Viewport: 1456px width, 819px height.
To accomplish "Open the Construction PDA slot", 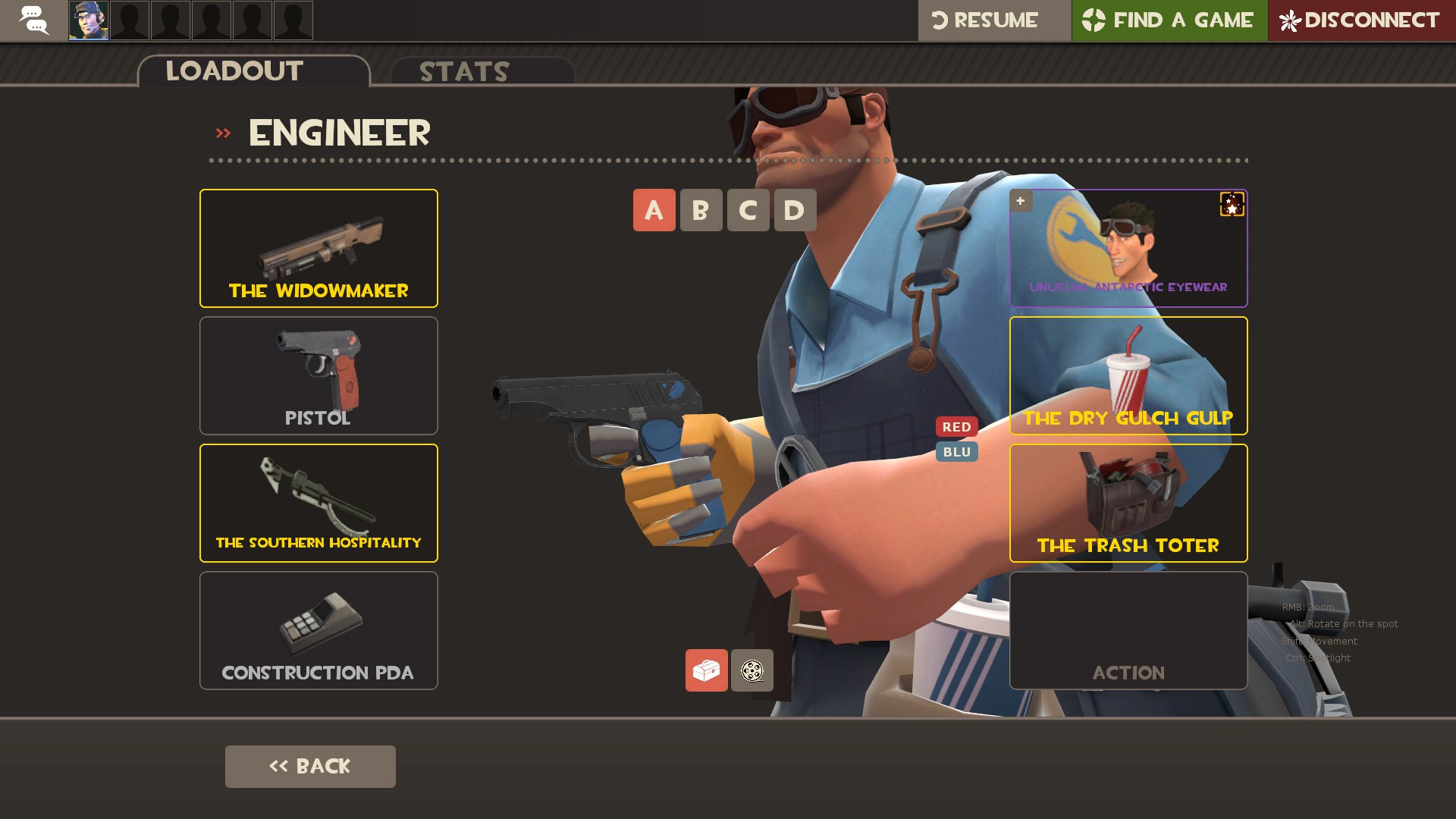I will click(x=318, y=630).
